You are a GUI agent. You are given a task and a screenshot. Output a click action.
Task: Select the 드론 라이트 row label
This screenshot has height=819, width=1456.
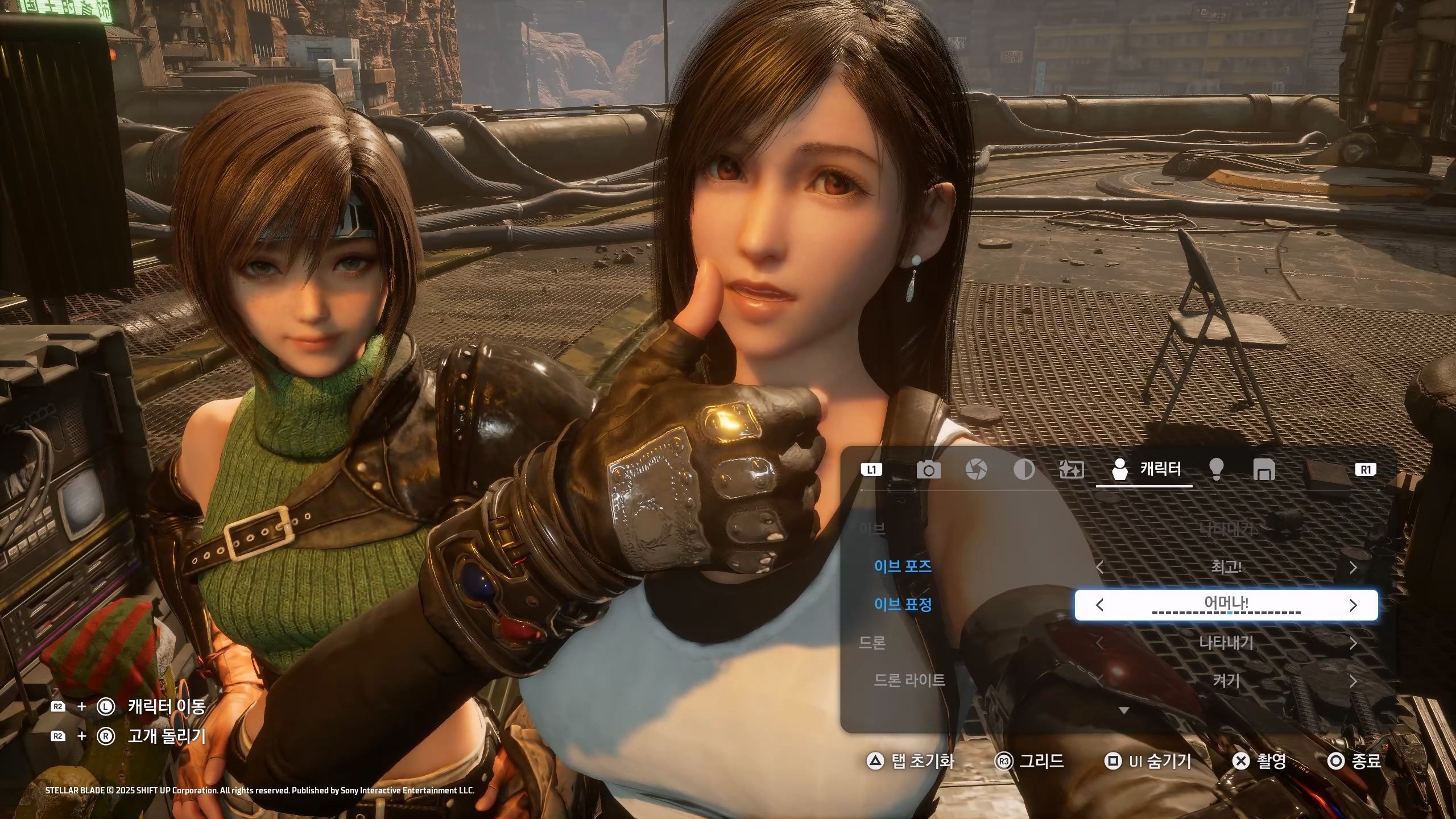click(909, 680)
